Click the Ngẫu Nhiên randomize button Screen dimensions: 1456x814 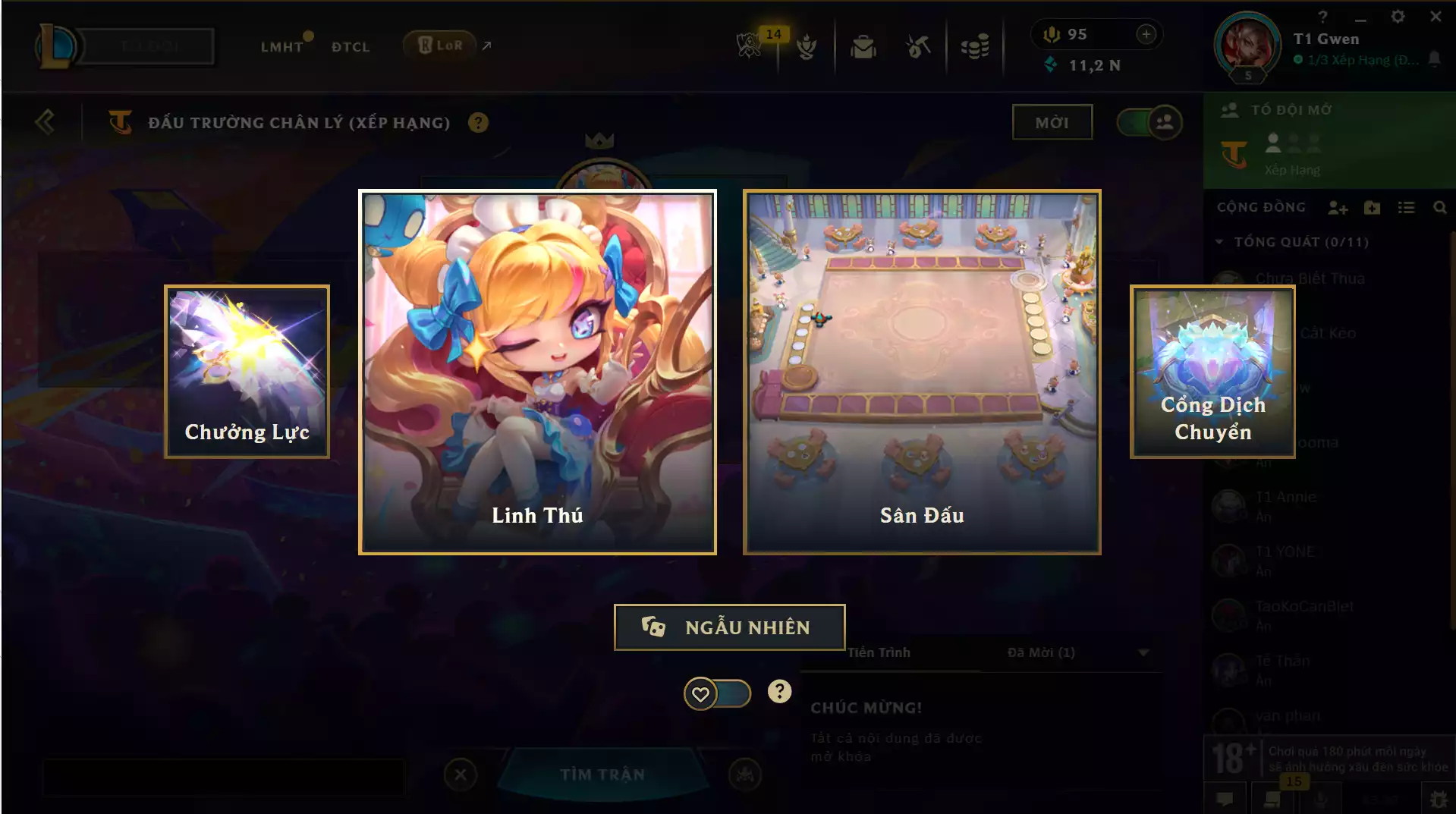(729, 627)
